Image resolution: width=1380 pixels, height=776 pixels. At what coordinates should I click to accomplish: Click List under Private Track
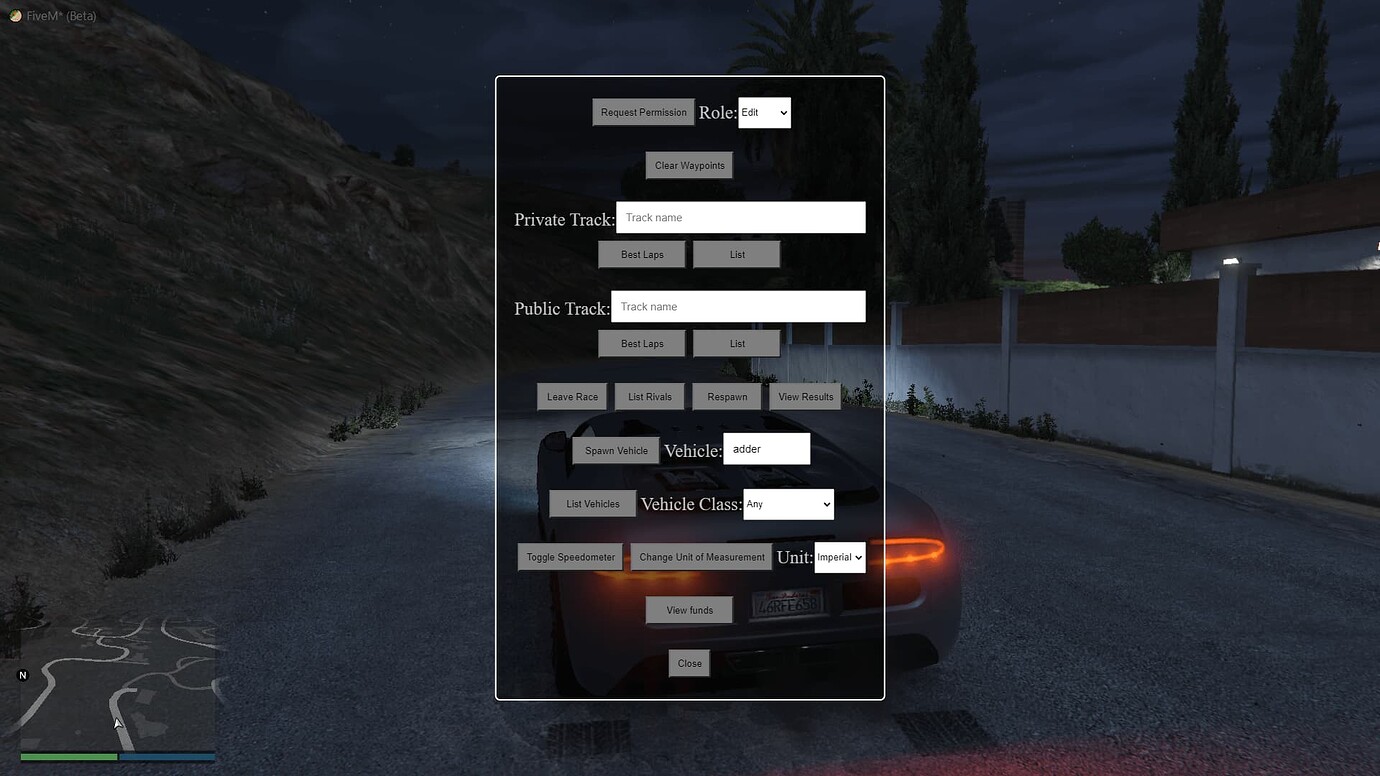(736, 254)
